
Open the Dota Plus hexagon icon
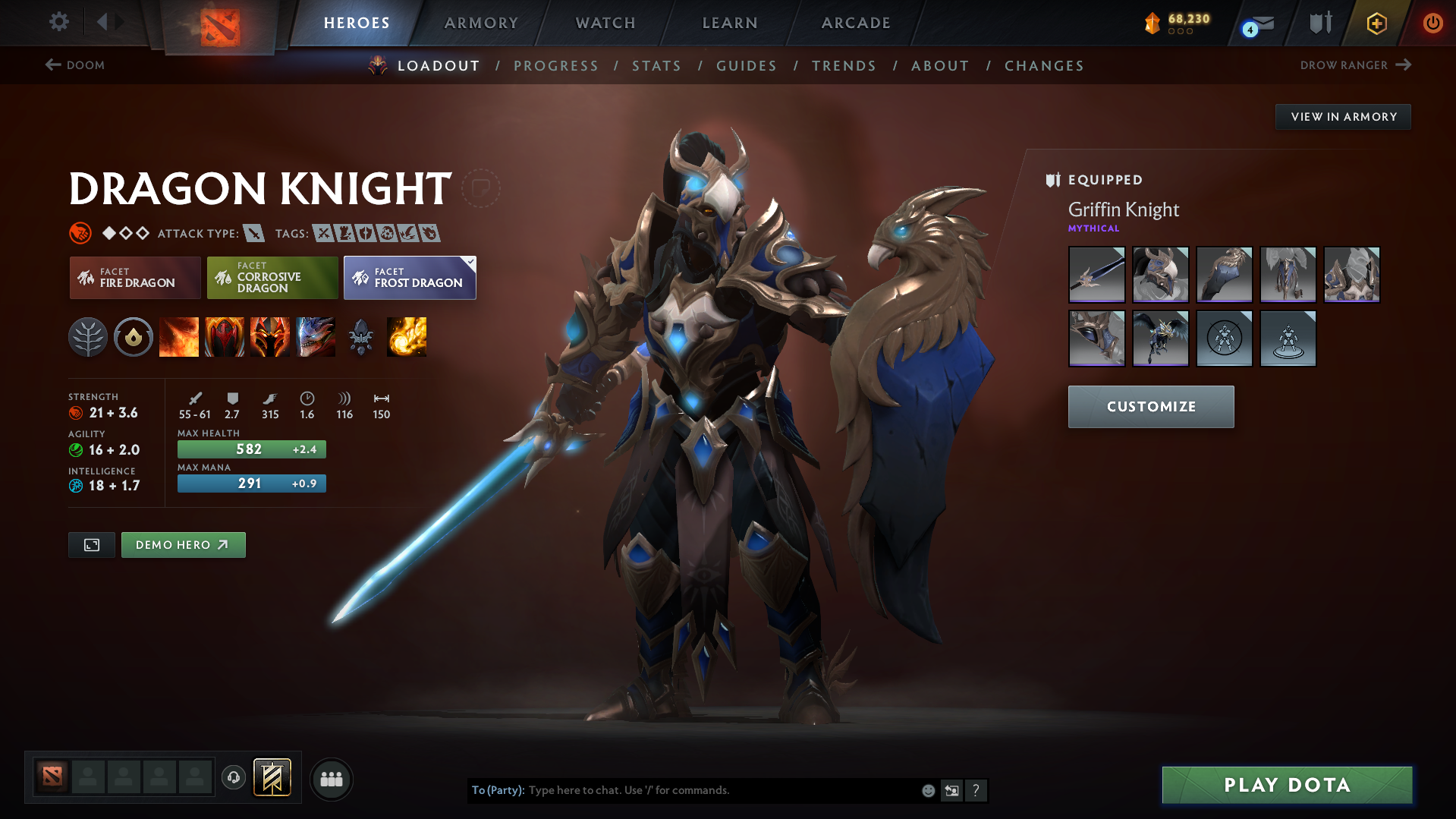tap(1376, 23)
